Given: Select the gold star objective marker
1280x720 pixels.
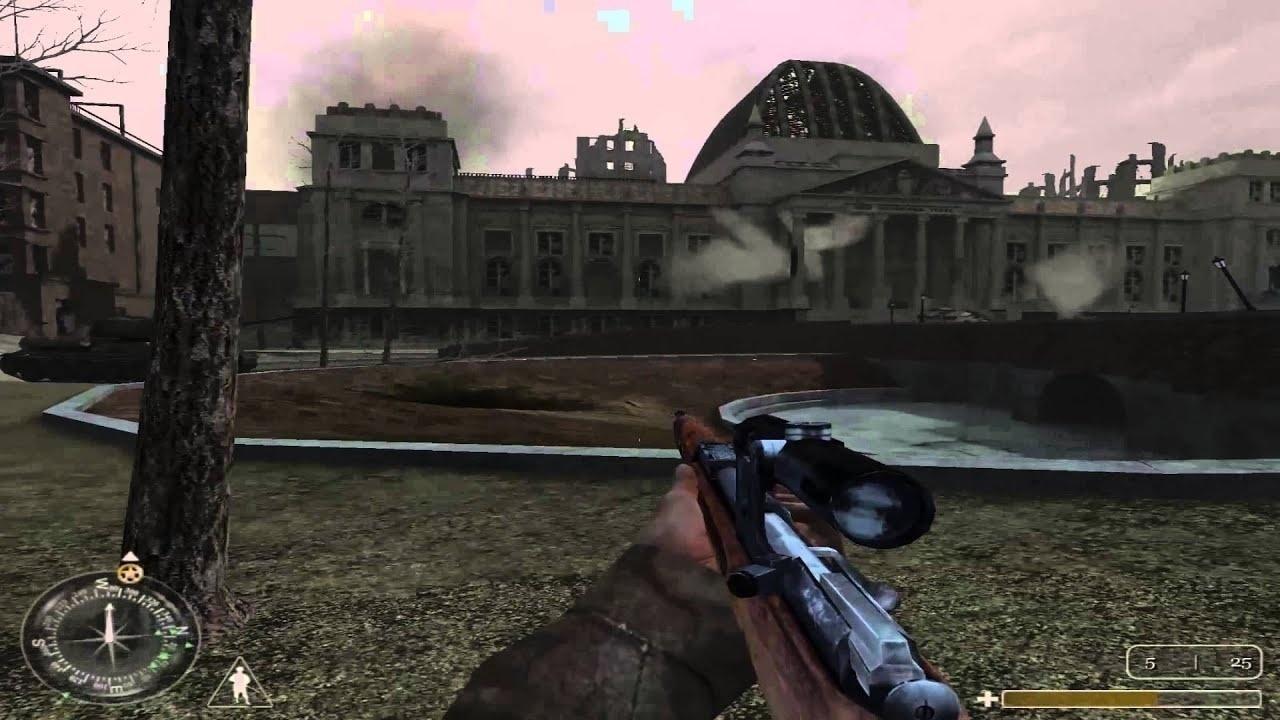Looking at the screenshot, I should (128, 572).
